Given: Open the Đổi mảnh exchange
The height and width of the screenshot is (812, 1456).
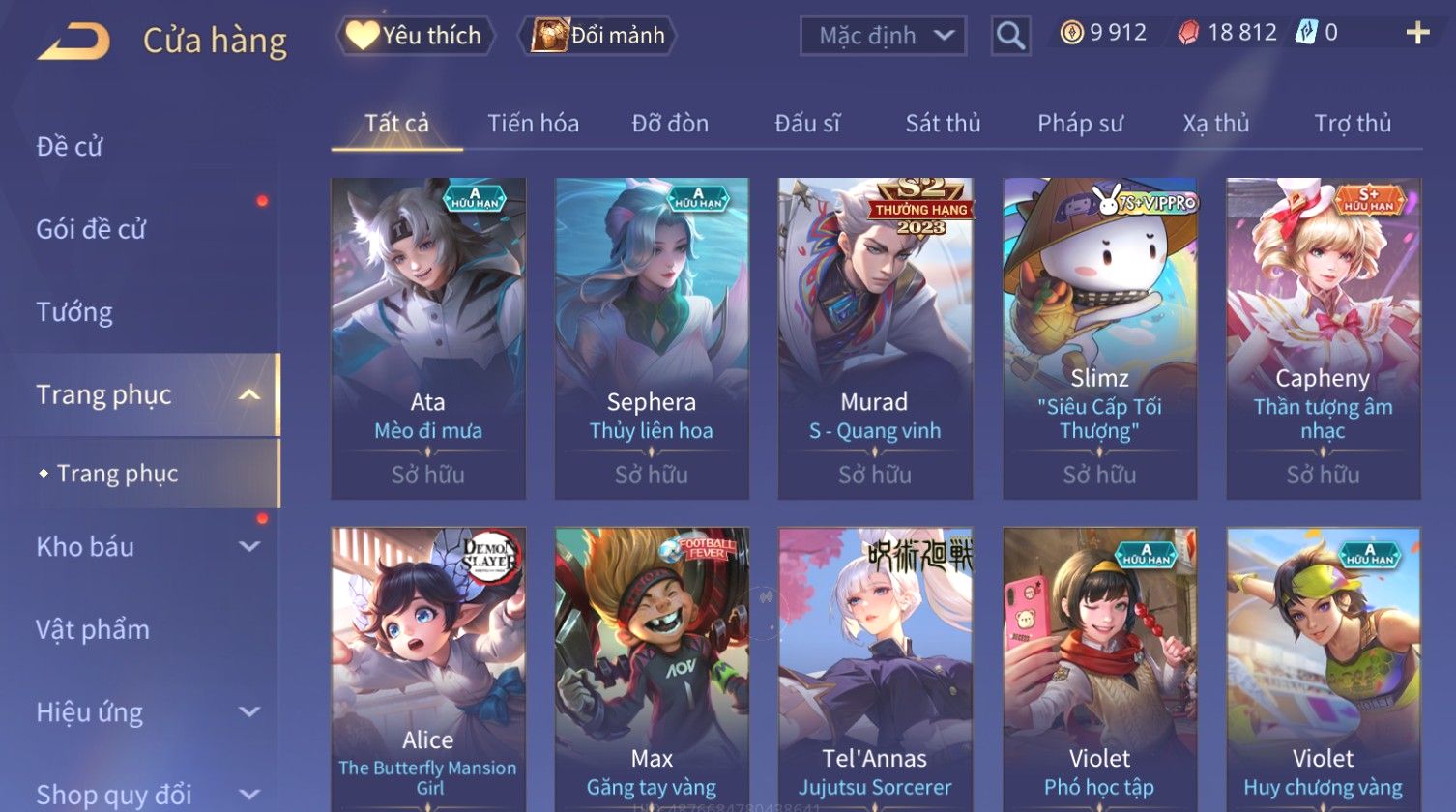Looking at the screenshot, I should click(x=598, y=36).
